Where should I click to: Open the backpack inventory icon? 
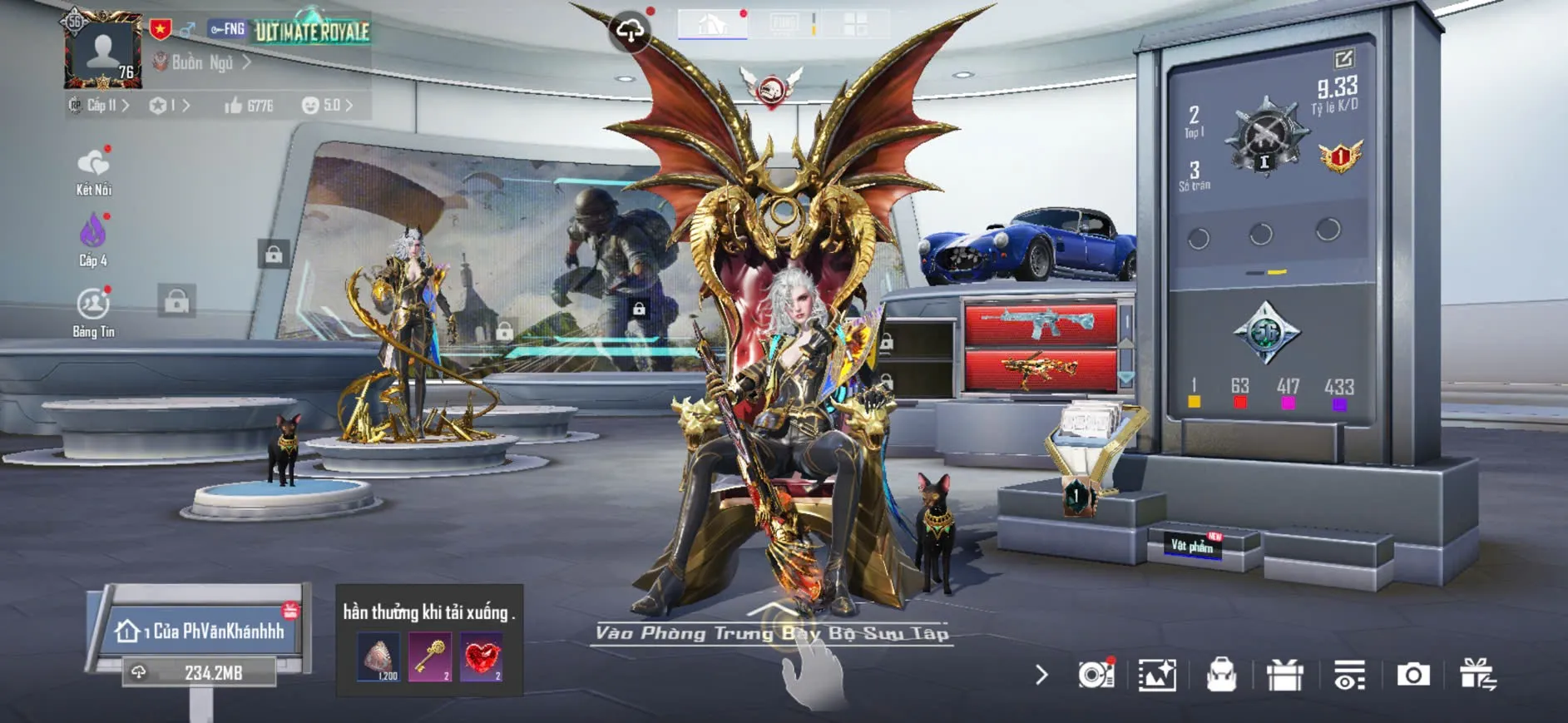[1221, 675]
